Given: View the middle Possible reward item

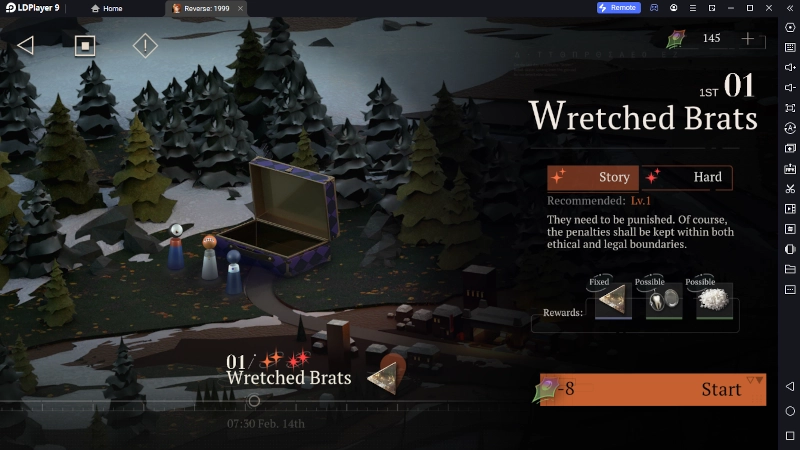Looking at the screenshot, I should click(x=663, y=301).
